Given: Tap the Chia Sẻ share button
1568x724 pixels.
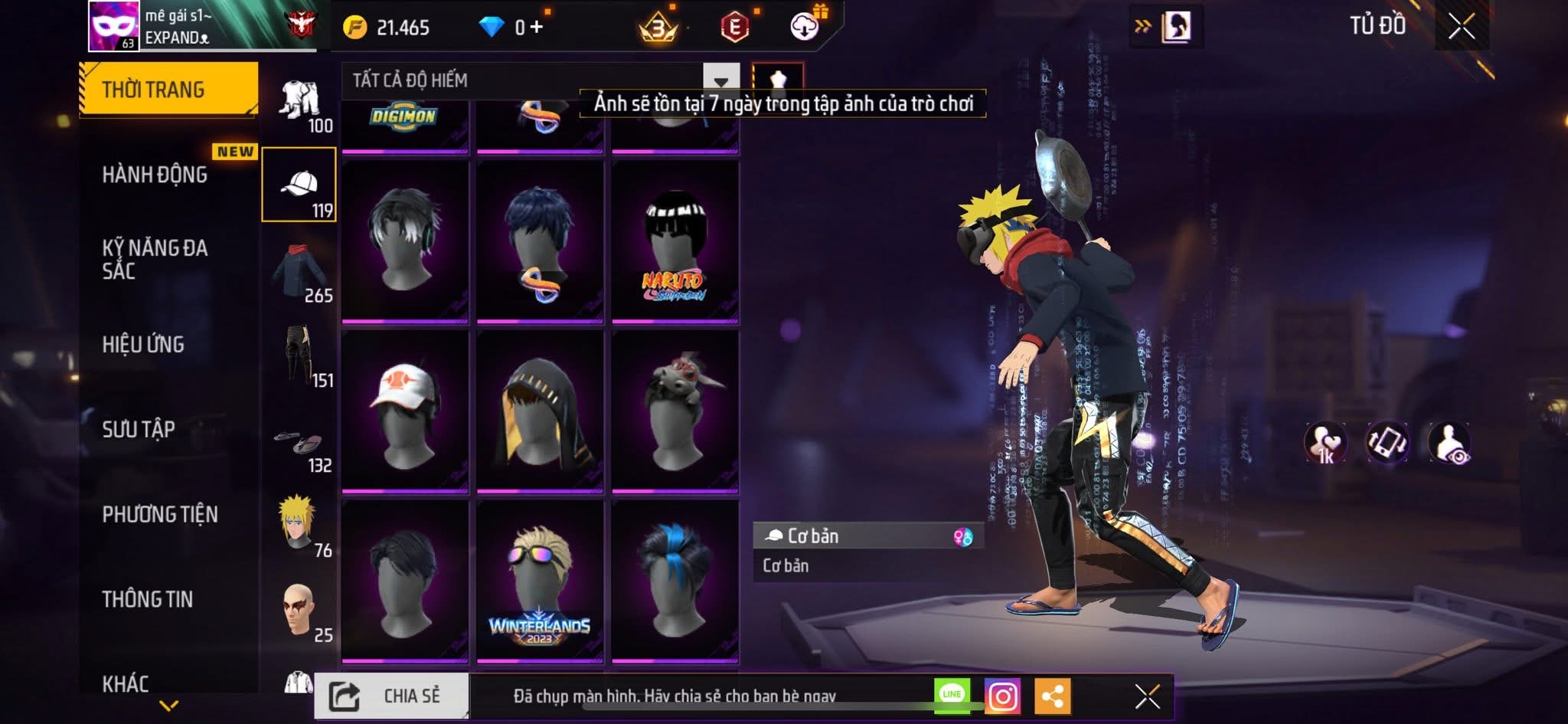Looking at the screenshot, I should coord(391,696).
